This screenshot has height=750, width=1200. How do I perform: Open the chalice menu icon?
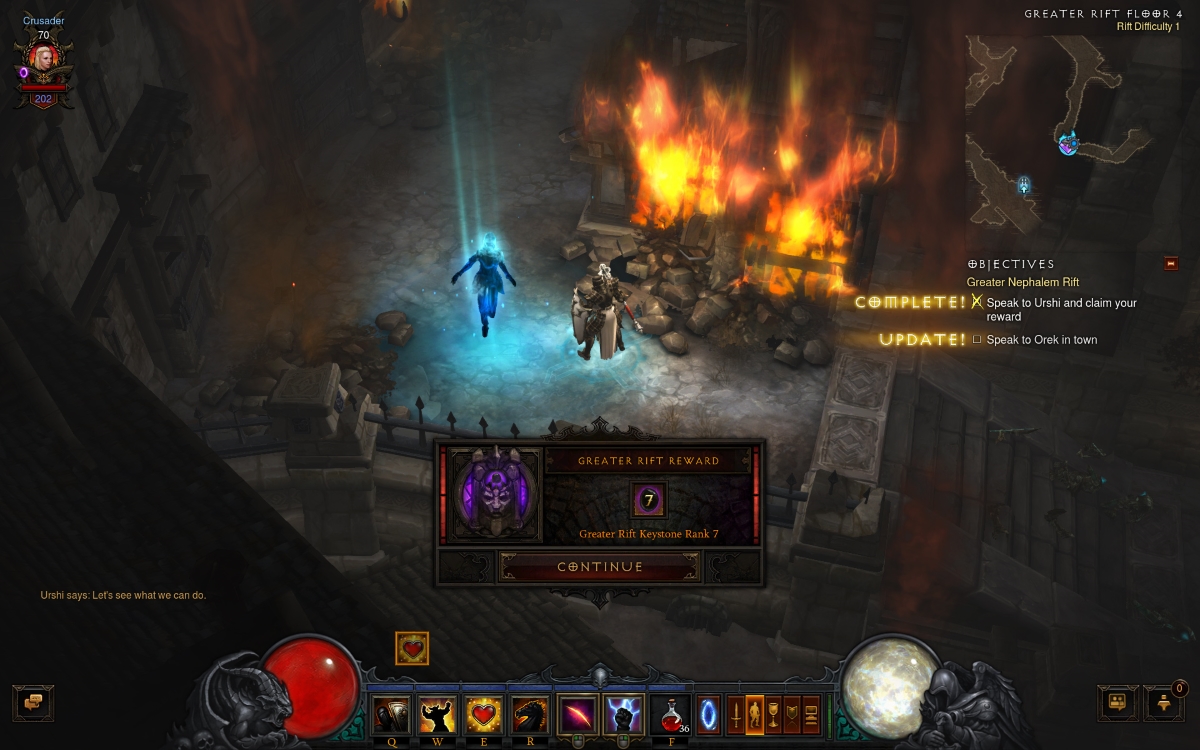(x=773, y=715)
